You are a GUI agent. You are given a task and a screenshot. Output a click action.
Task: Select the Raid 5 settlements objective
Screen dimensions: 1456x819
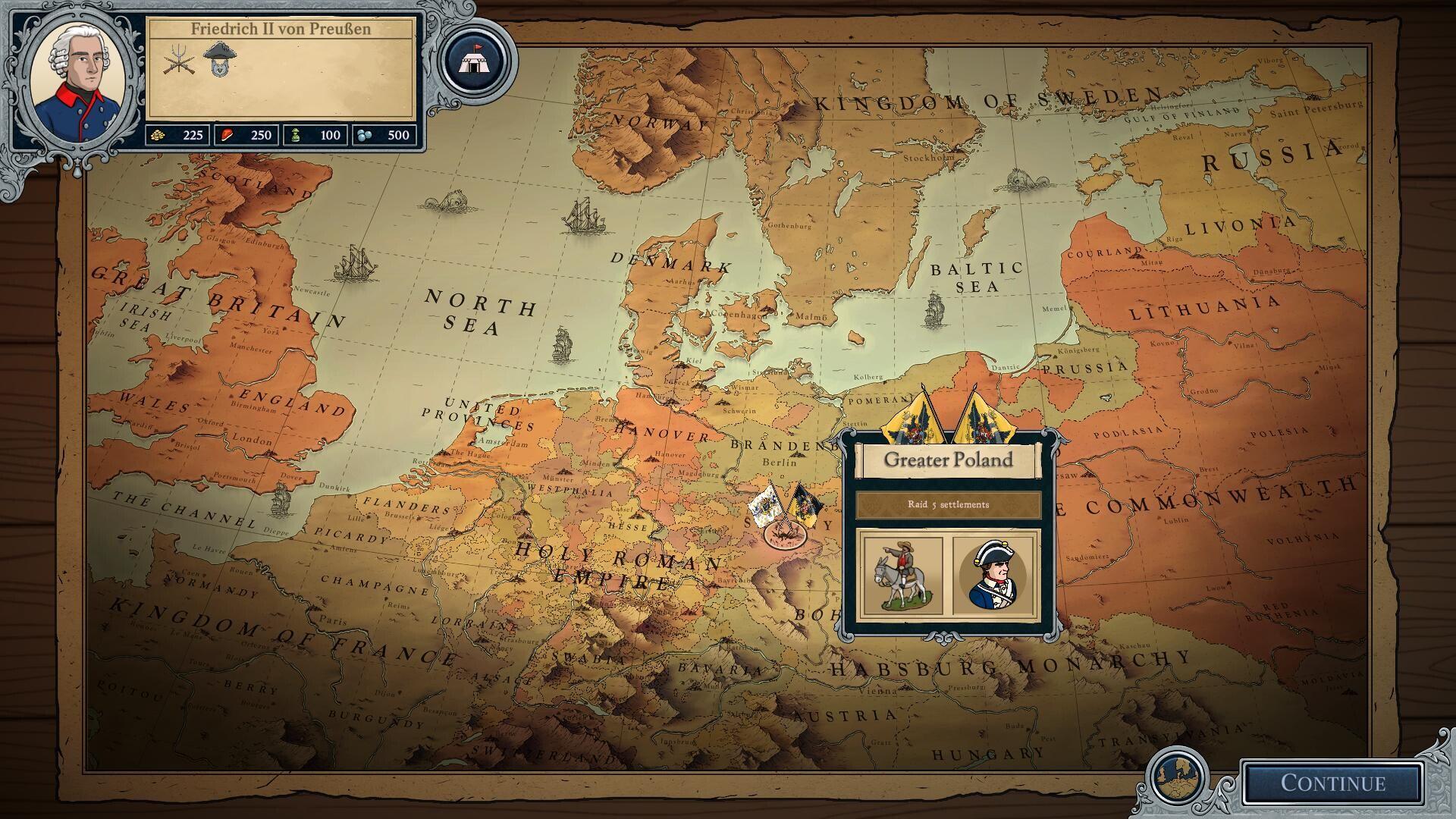click(x=948, y=505)
